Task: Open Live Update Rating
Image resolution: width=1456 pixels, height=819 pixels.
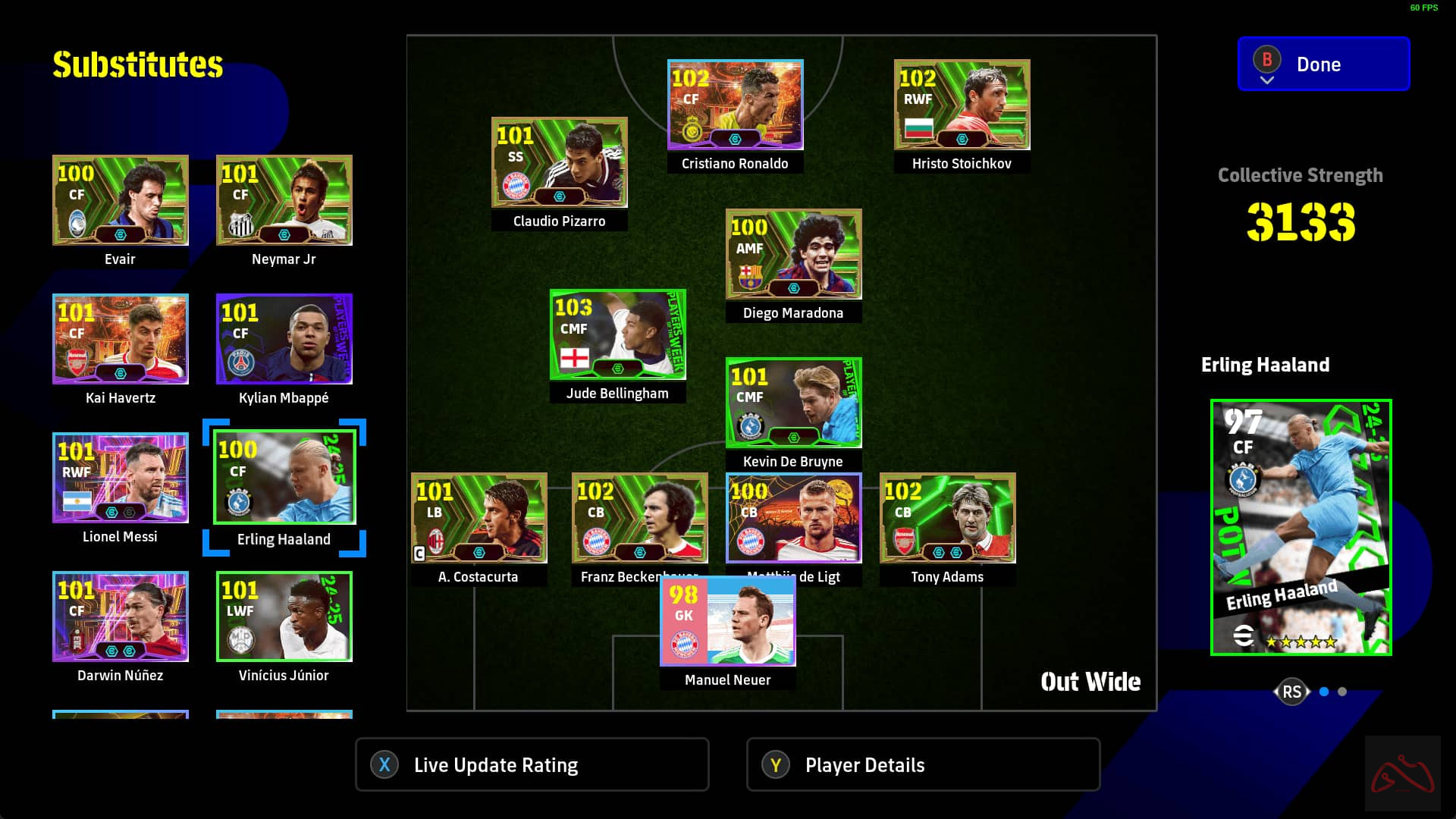Action: [532, 764]
